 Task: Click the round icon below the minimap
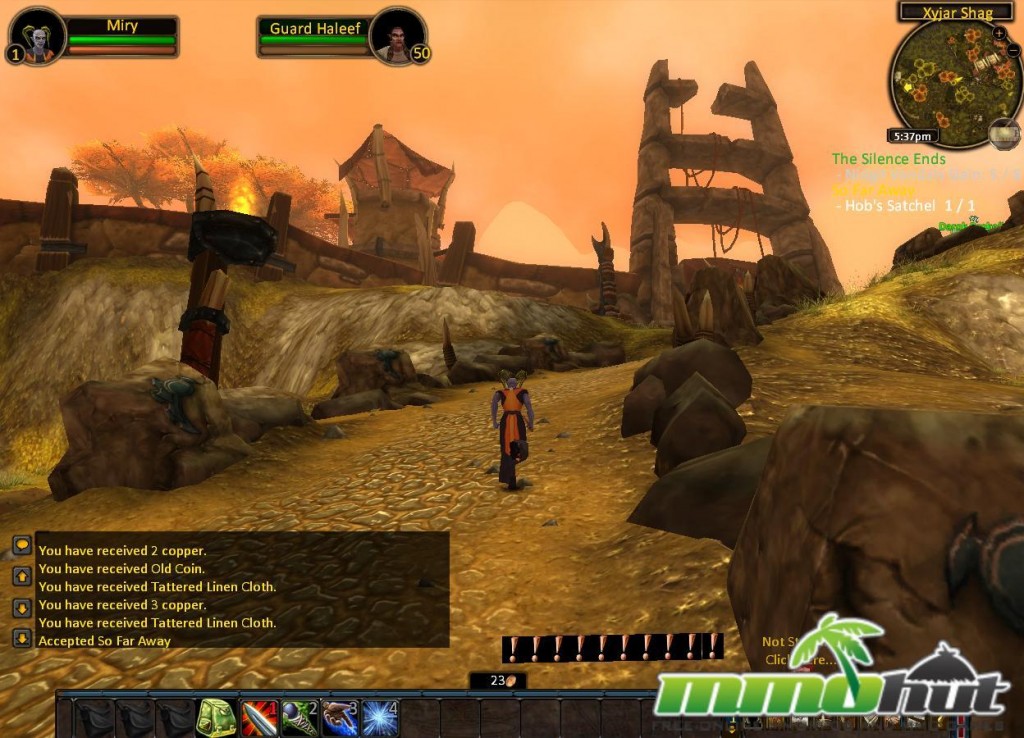pos(1004,133)
